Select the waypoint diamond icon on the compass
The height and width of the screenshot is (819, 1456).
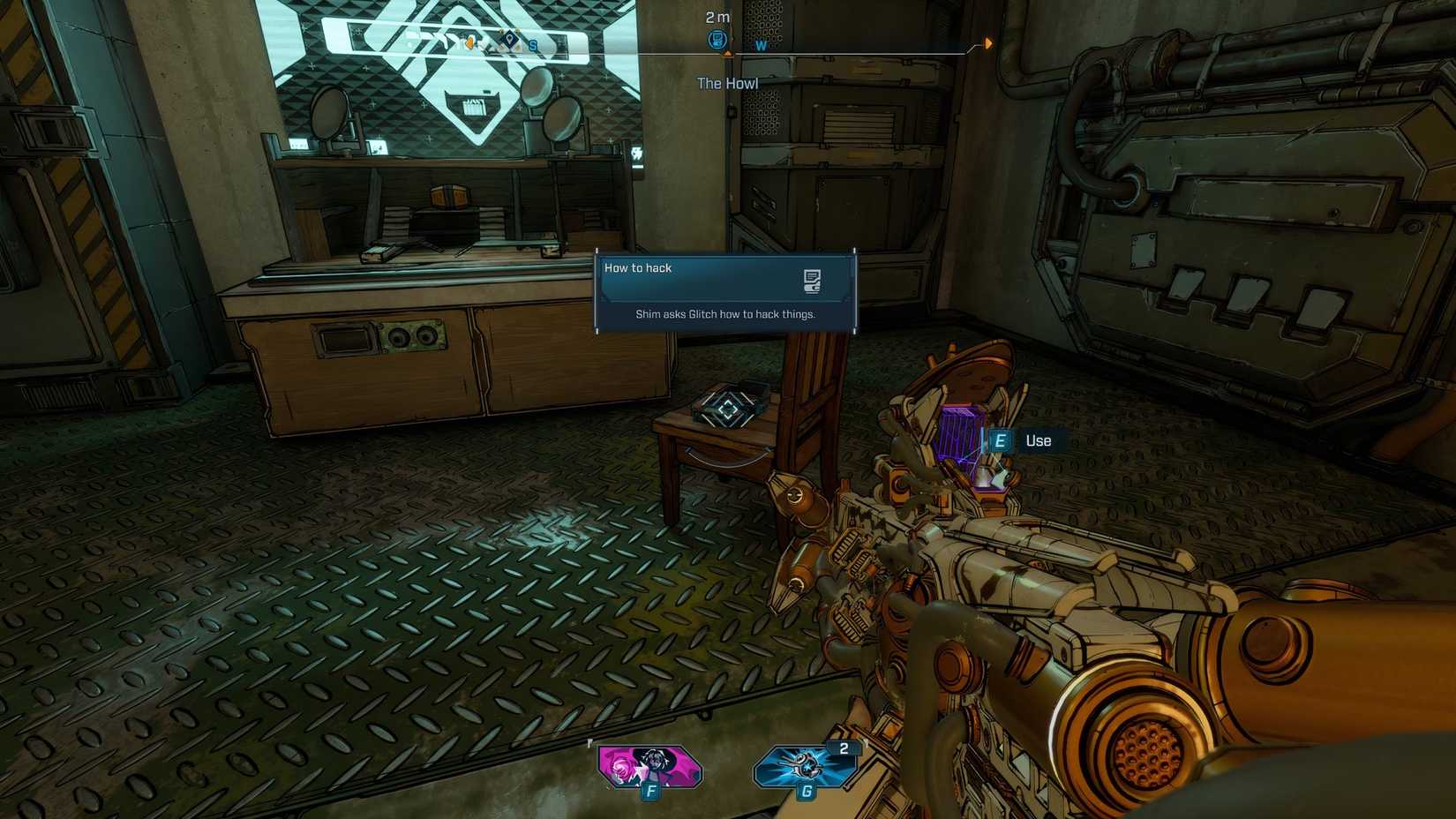509,38
